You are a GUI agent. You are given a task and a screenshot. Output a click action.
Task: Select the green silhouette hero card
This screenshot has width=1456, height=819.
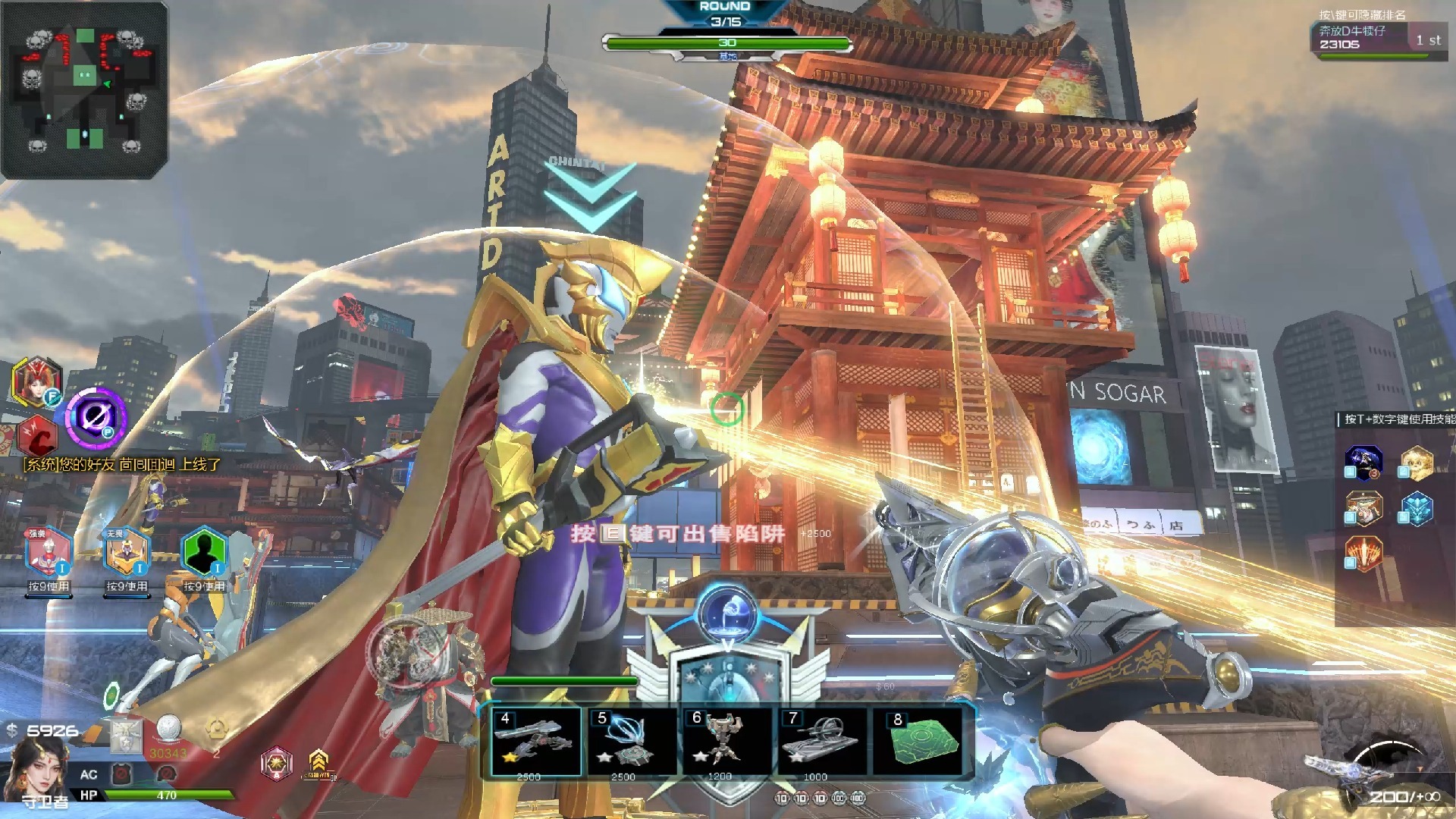coord(203,552)
